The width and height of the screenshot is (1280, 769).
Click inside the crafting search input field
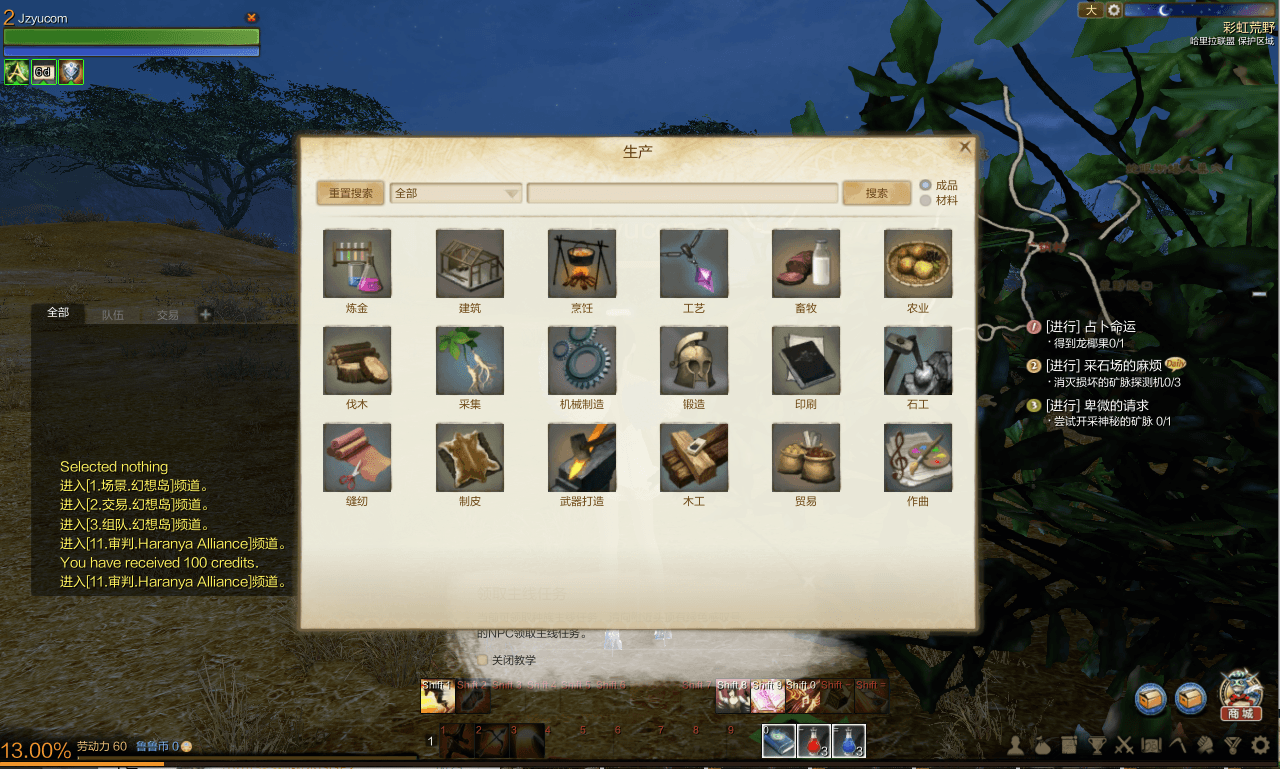pos(683,193)
